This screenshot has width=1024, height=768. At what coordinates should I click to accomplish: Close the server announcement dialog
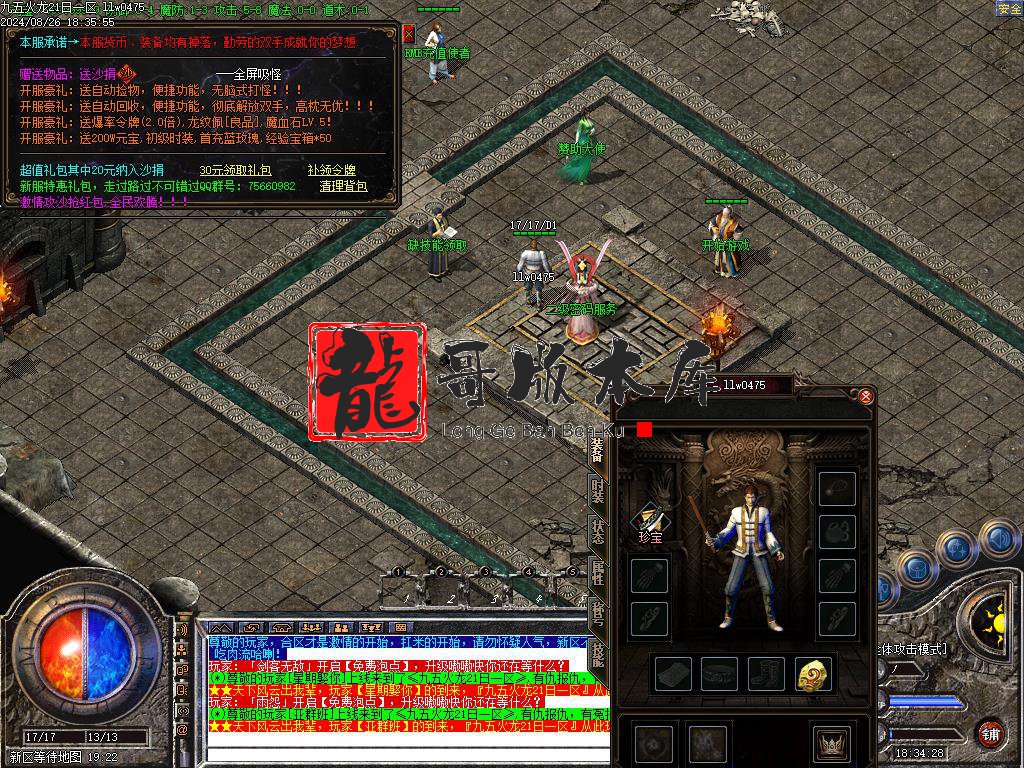(408, 33)
